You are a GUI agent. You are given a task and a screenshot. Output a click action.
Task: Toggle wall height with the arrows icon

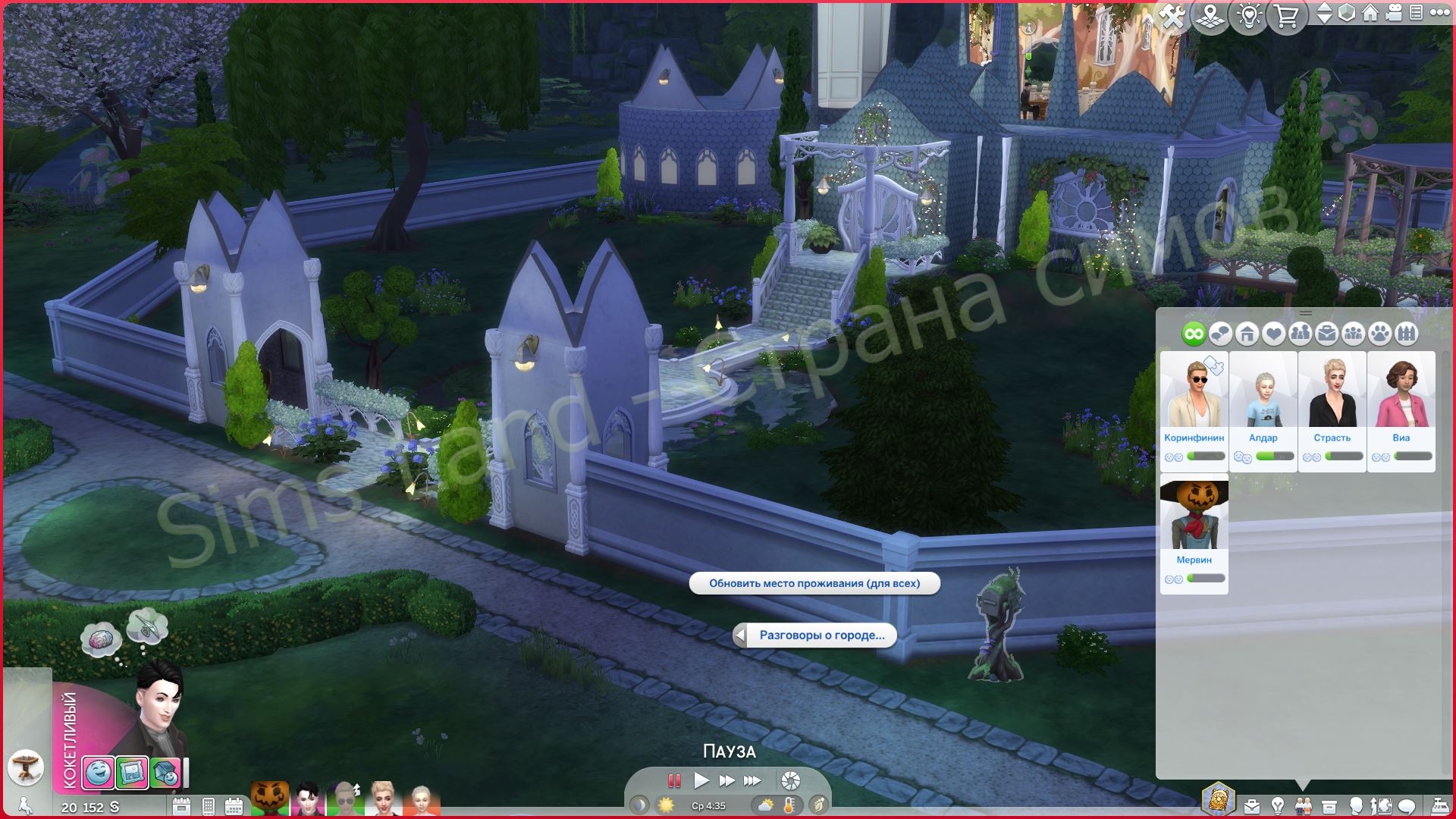point(1323,13)
